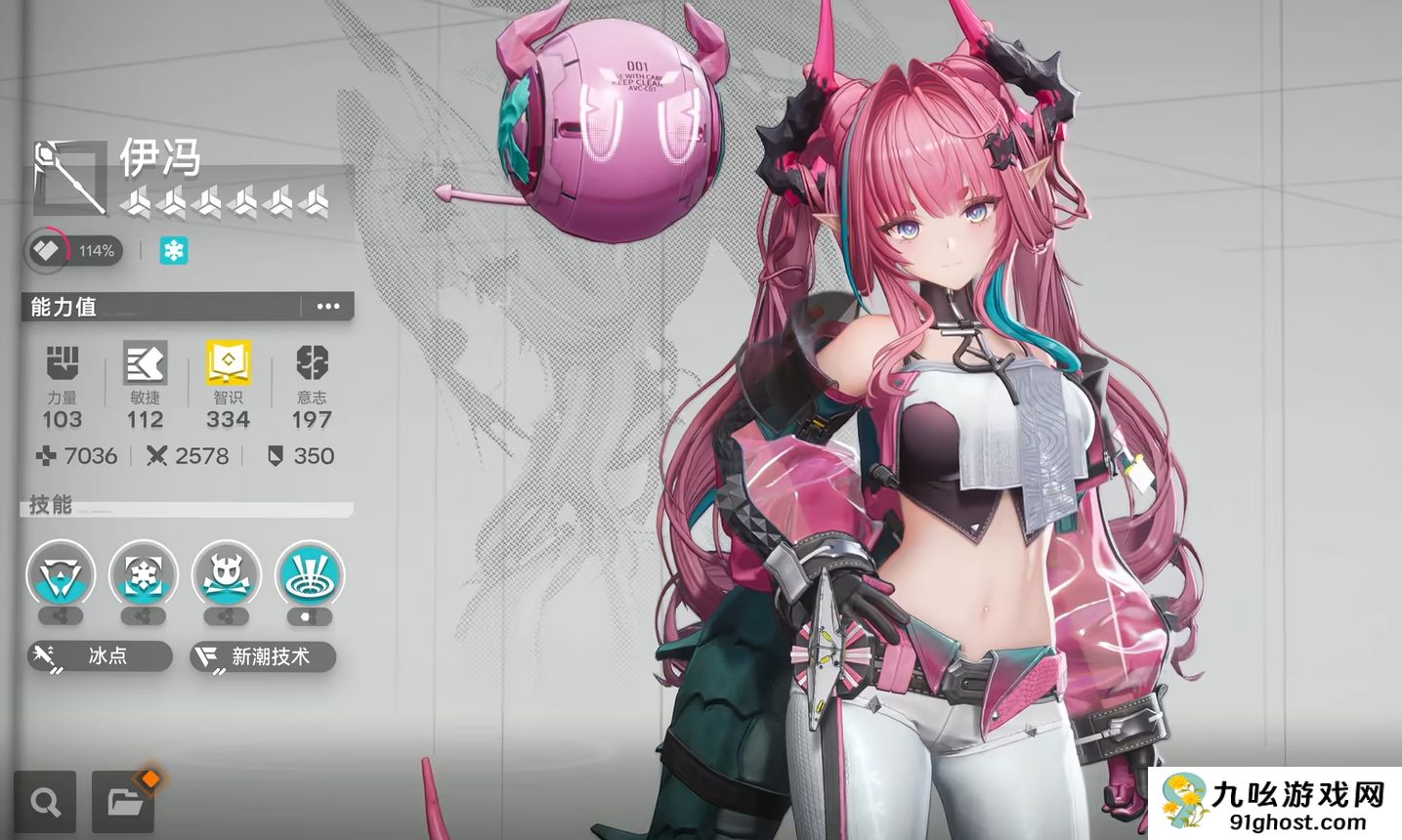
Task: Open the 新潮技术 talent button
Action: point(263,656)
